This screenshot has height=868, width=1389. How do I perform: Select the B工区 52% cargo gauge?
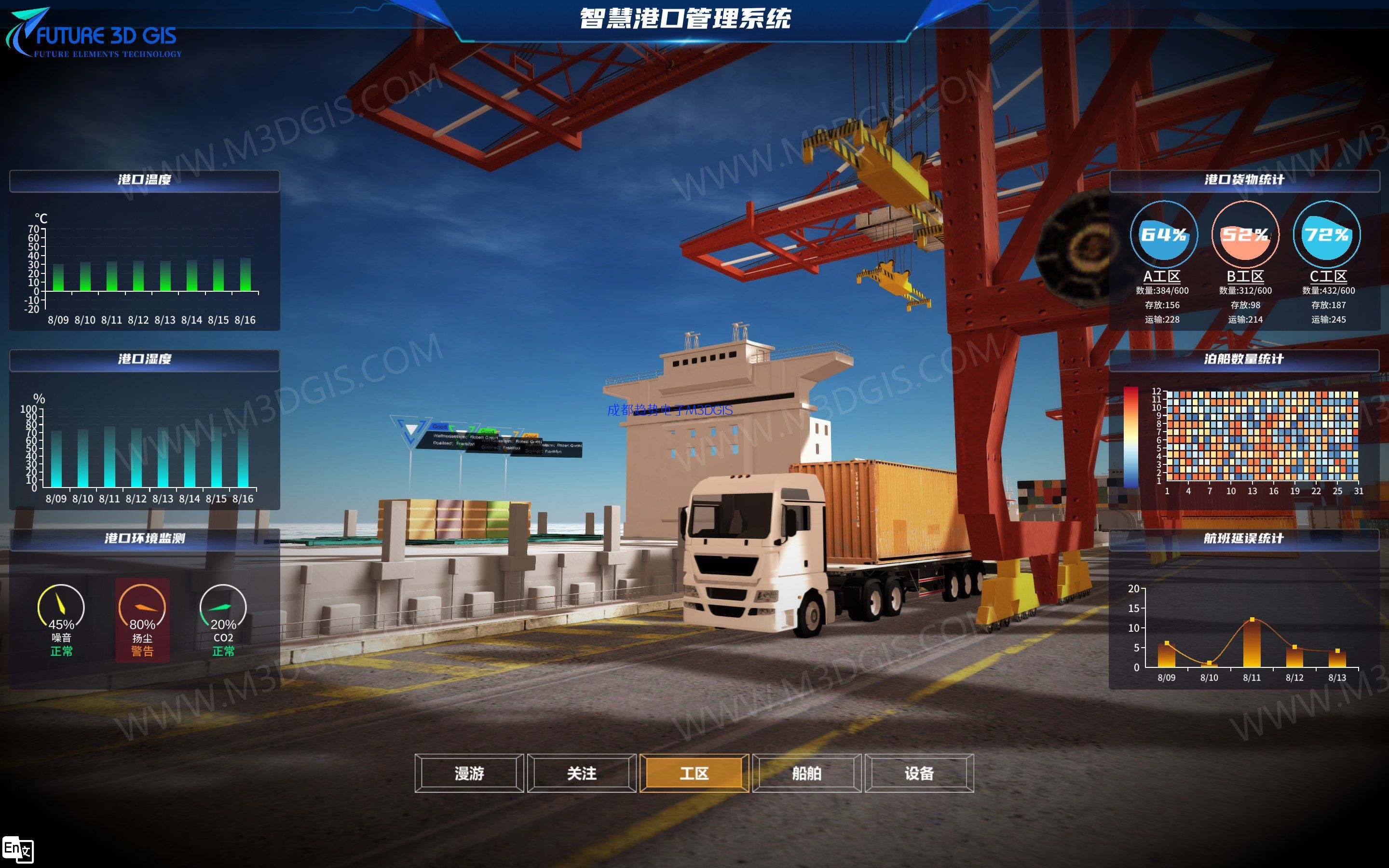coord(1245,234)
